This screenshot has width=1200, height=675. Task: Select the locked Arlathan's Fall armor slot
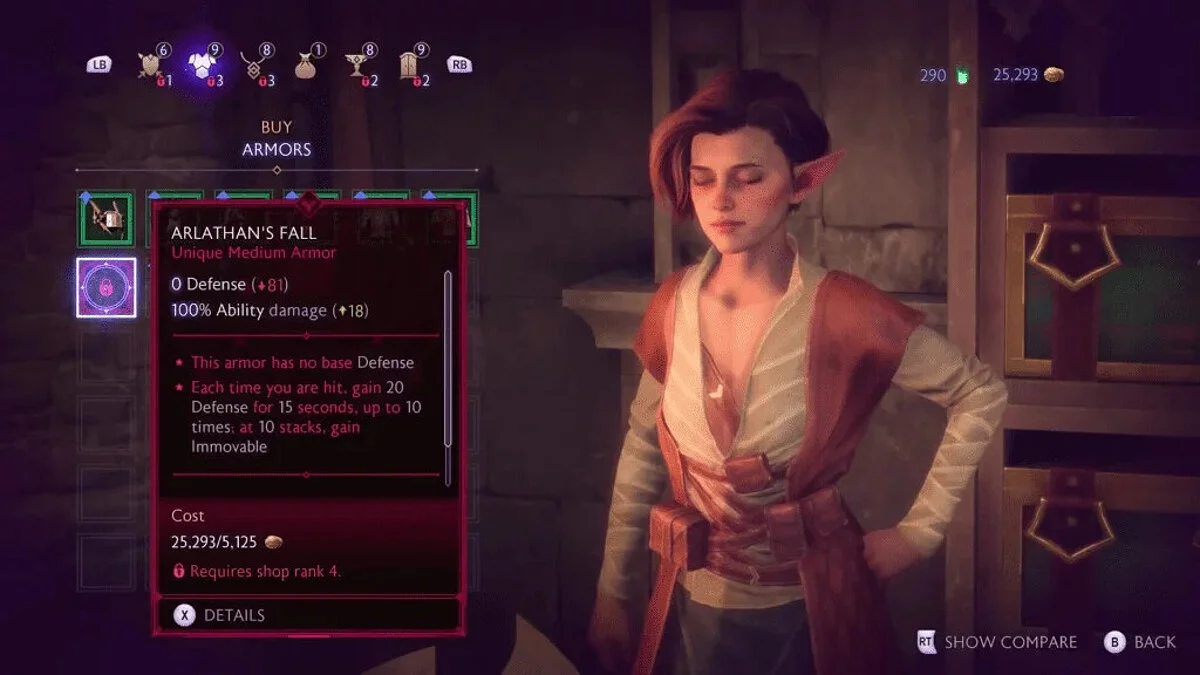[107, 288]
